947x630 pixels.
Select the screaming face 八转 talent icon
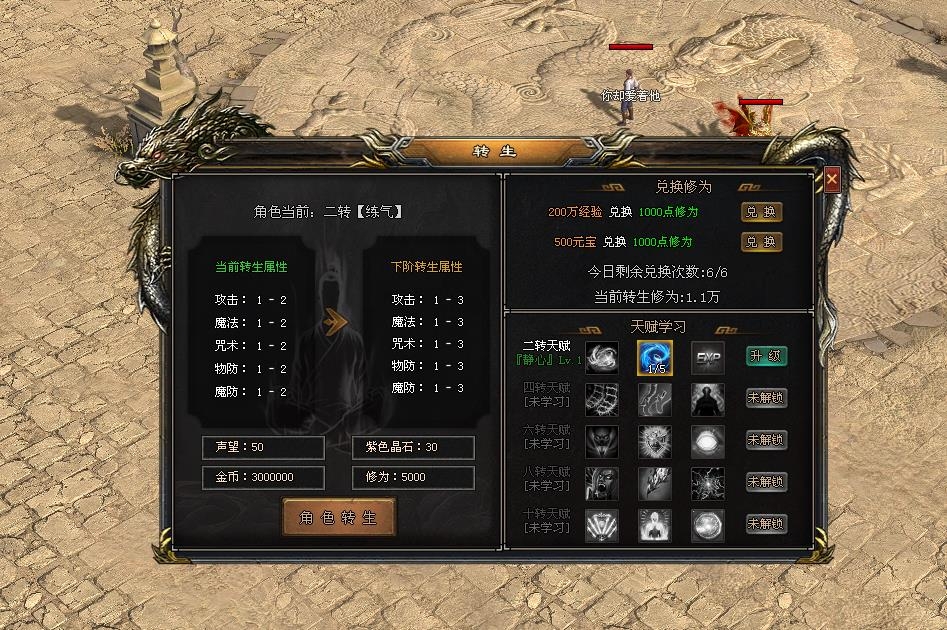(601, 483)
